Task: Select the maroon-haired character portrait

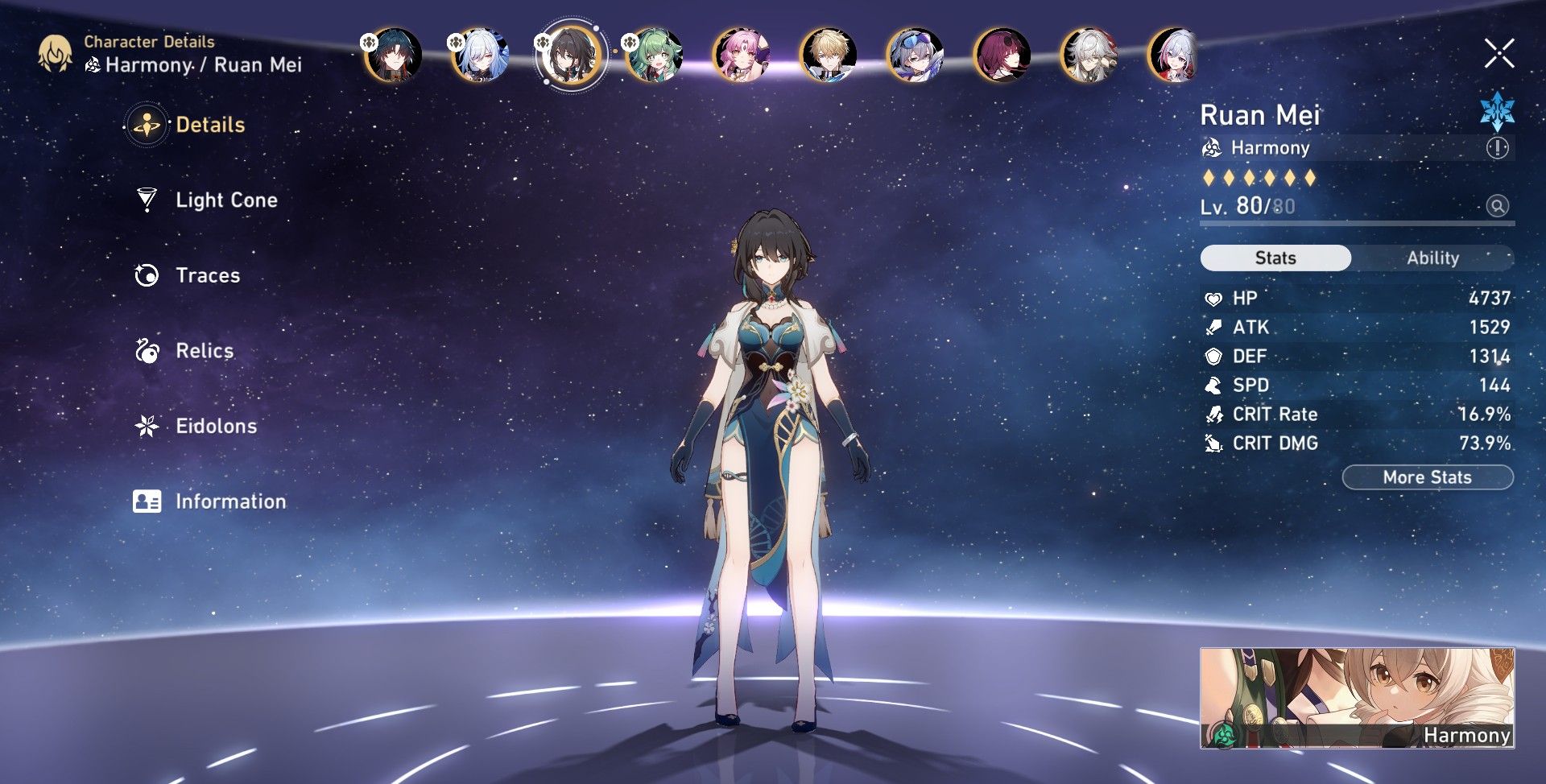Action: click(x=1002, y=55)
